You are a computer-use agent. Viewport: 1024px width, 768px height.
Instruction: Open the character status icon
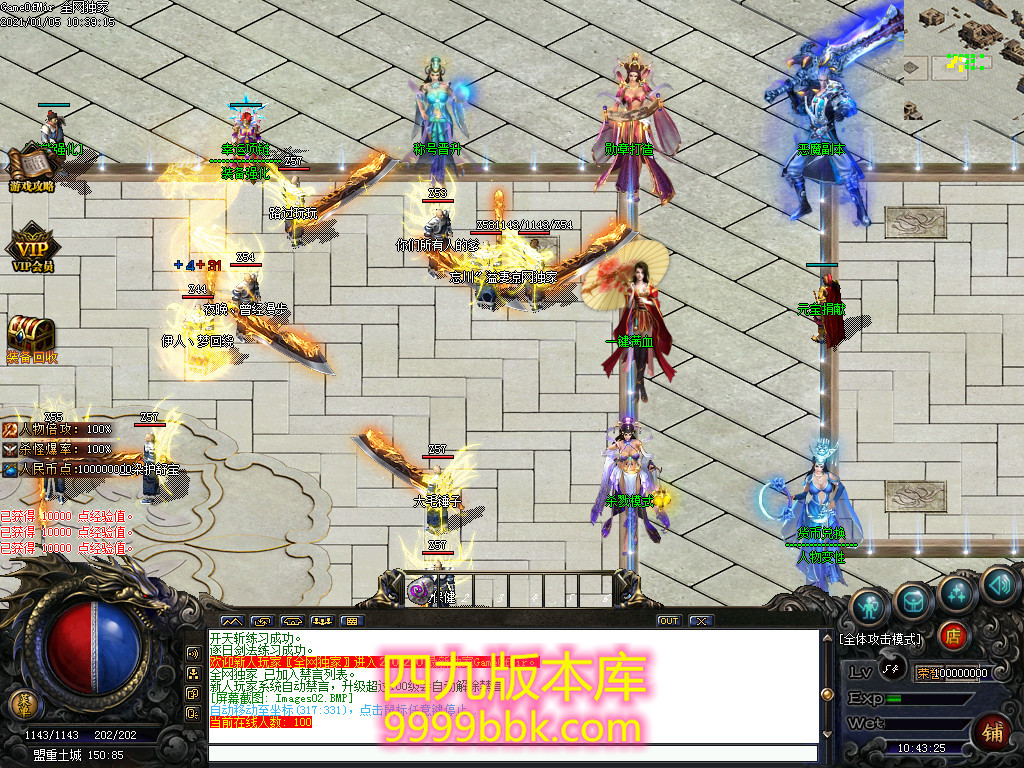tap(870, 606)
